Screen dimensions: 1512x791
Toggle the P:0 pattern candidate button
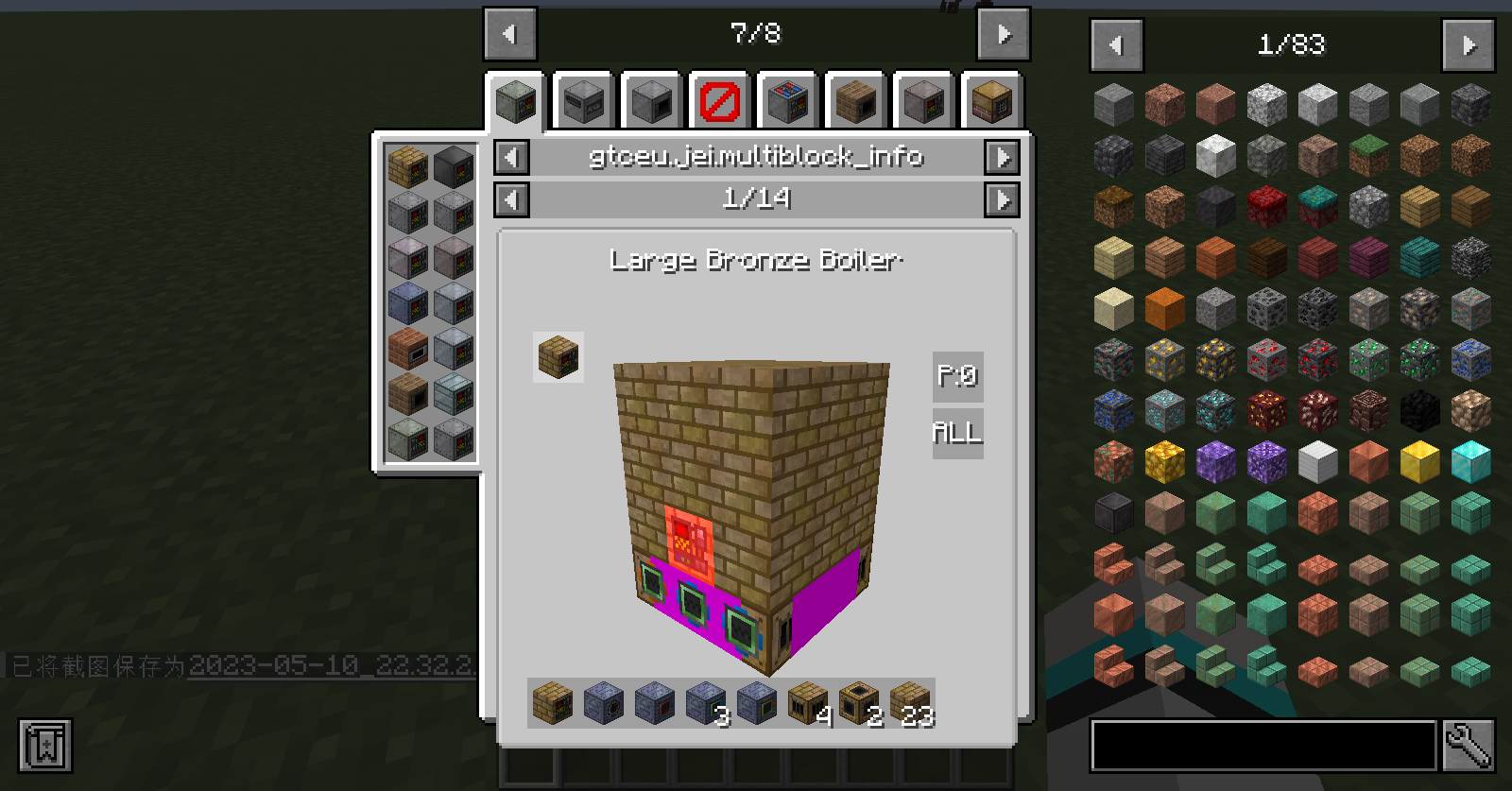[x=956, y=376]
